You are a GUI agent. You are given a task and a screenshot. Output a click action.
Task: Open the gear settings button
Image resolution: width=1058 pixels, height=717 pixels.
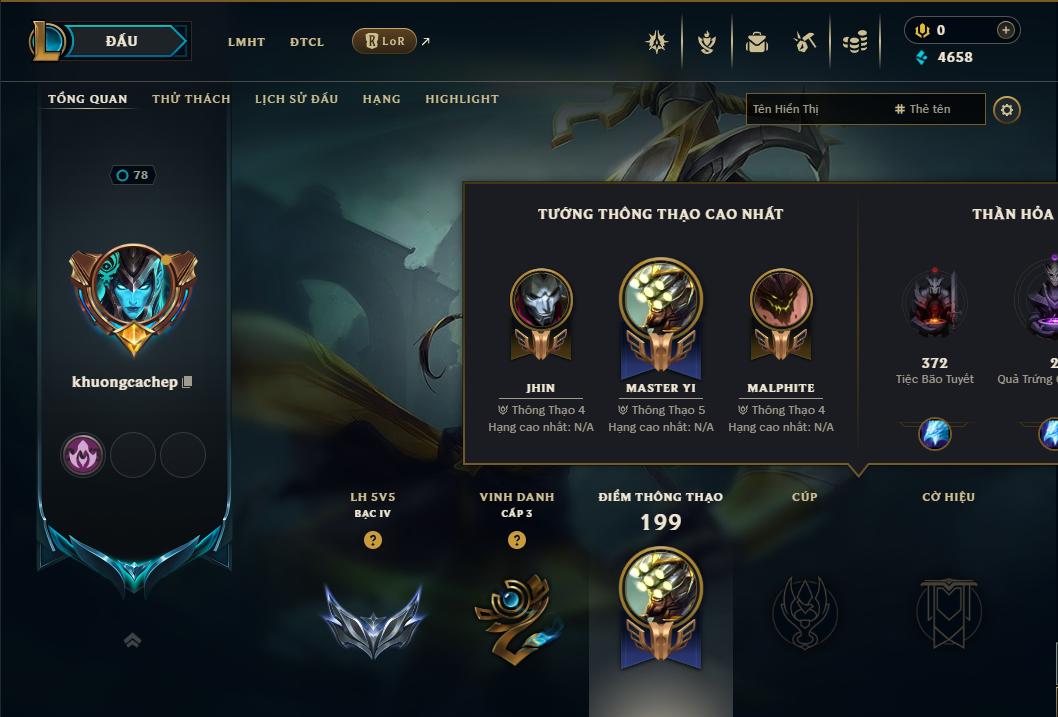1007,109
